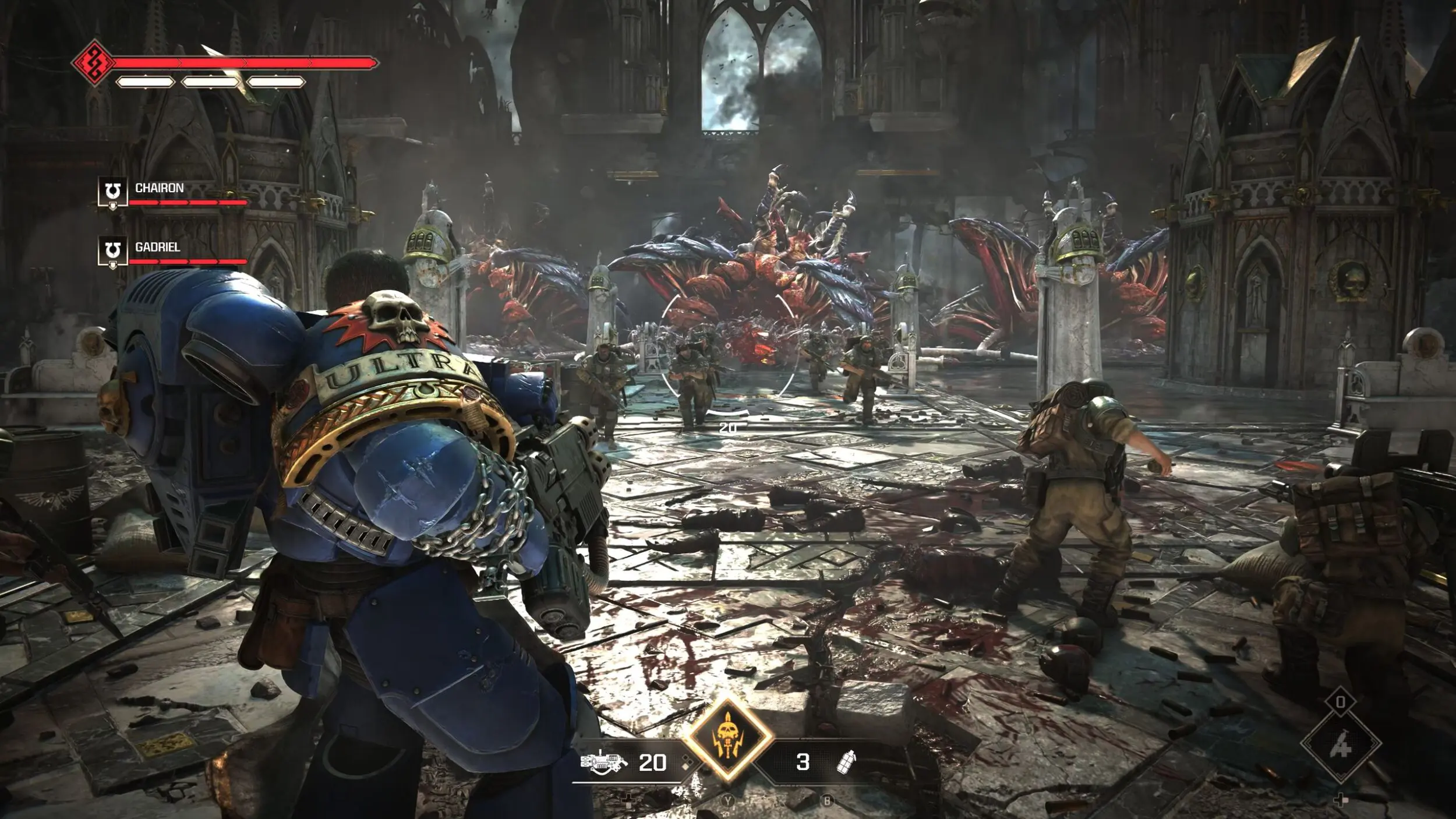Select the bolt rifle weapon icon
The width and height of the screenshot is (1456, 819).
coord(604,762)
